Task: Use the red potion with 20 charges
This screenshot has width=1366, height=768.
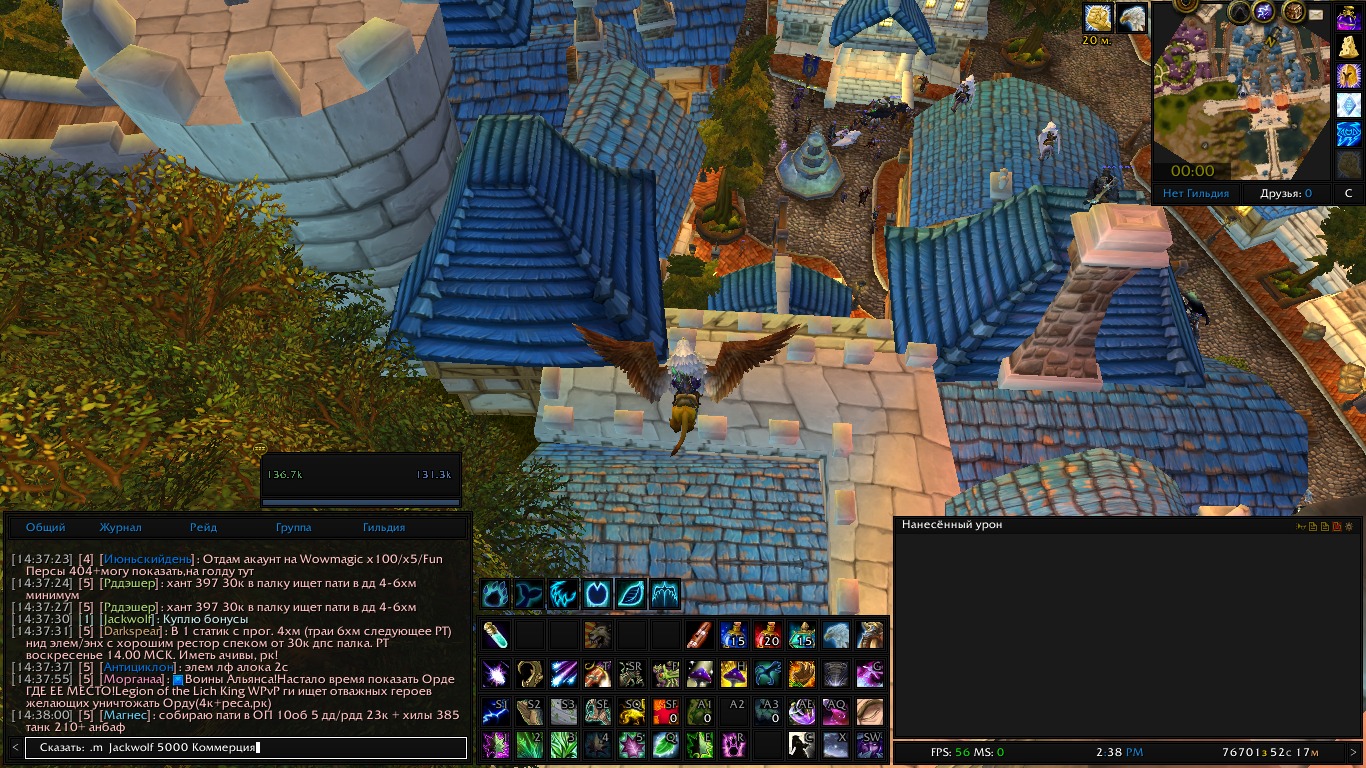Action: 767,635
